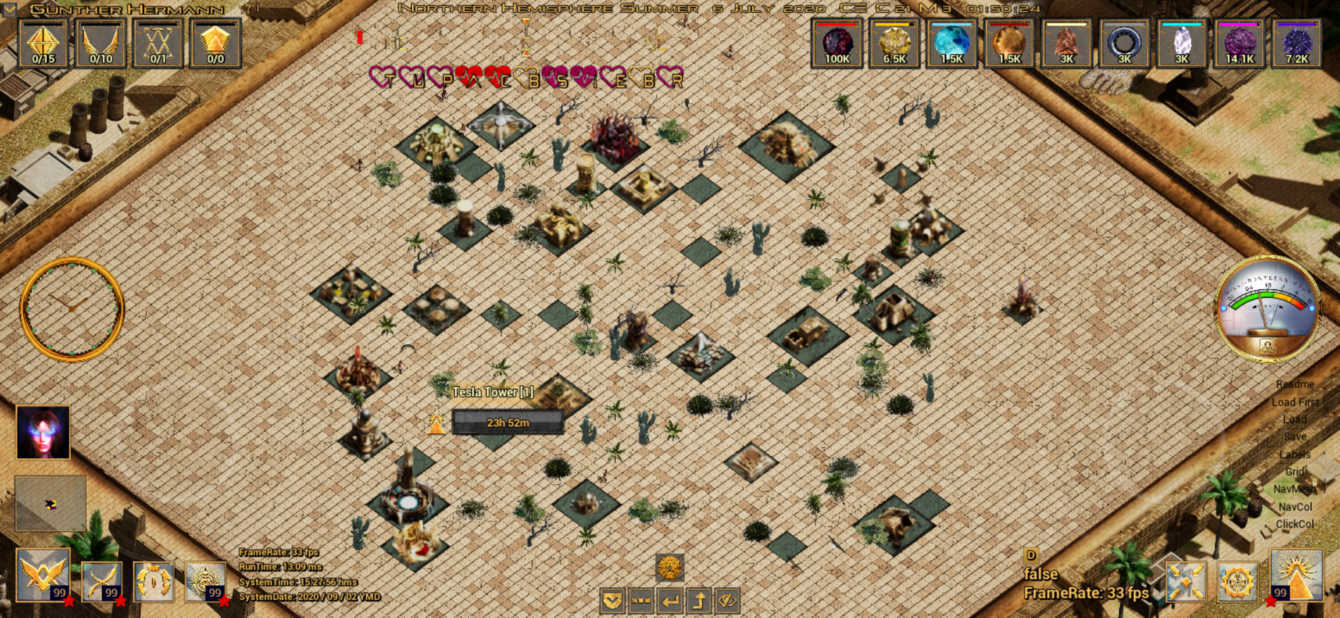Open the golden gear settings button
Viewport: 1340px width, 618px height.
tap(1238, 581)
